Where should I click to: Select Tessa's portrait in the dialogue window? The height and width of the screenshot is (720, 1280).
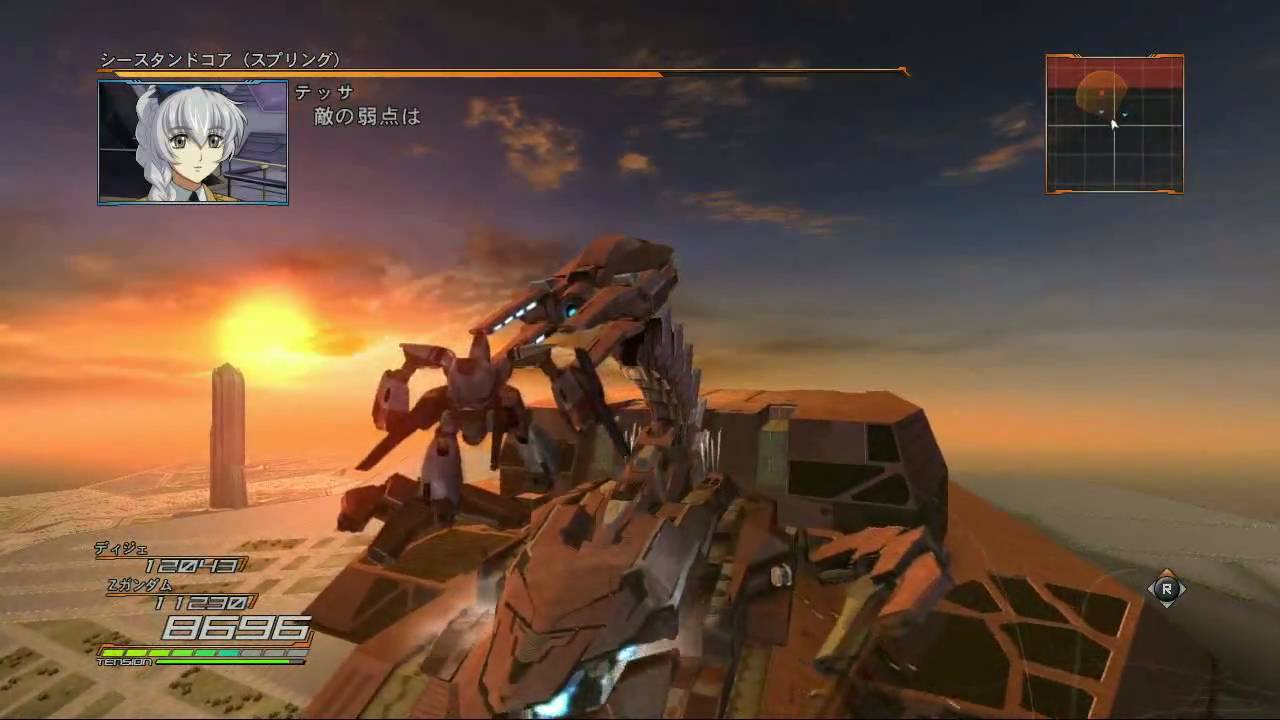[193, 140]
